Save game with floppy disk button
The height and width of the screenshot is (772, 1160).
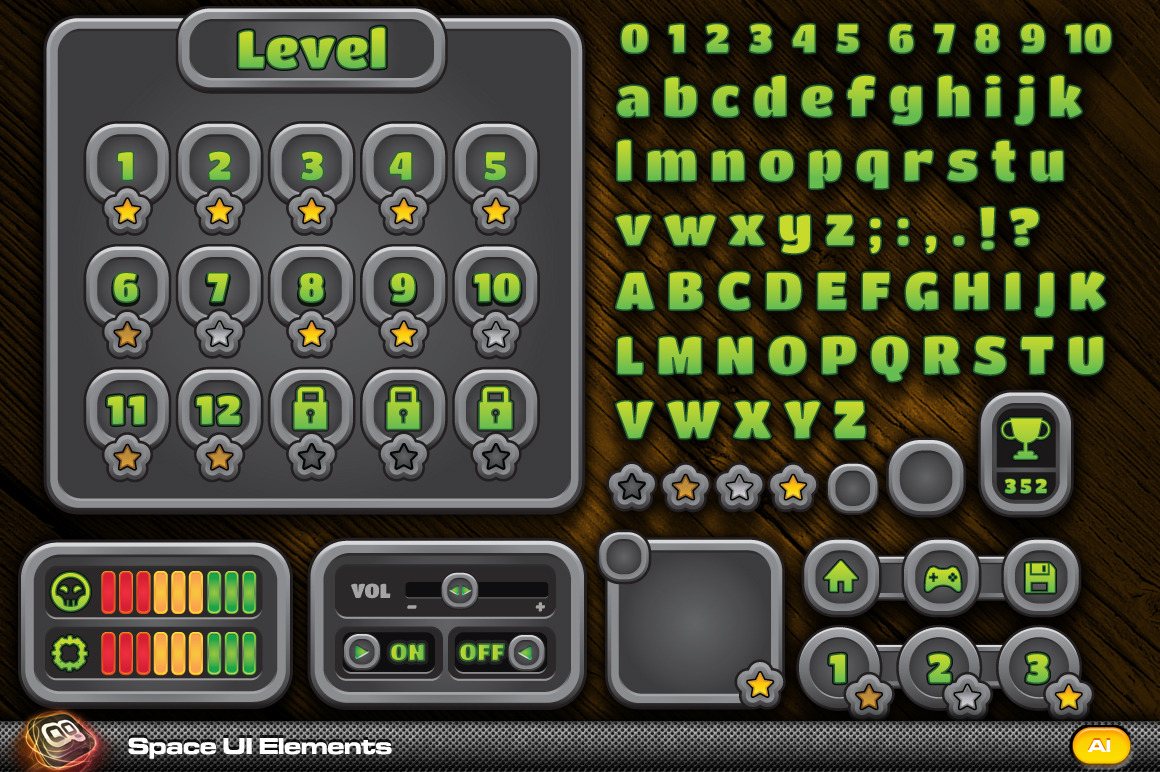click(1040, 578)
